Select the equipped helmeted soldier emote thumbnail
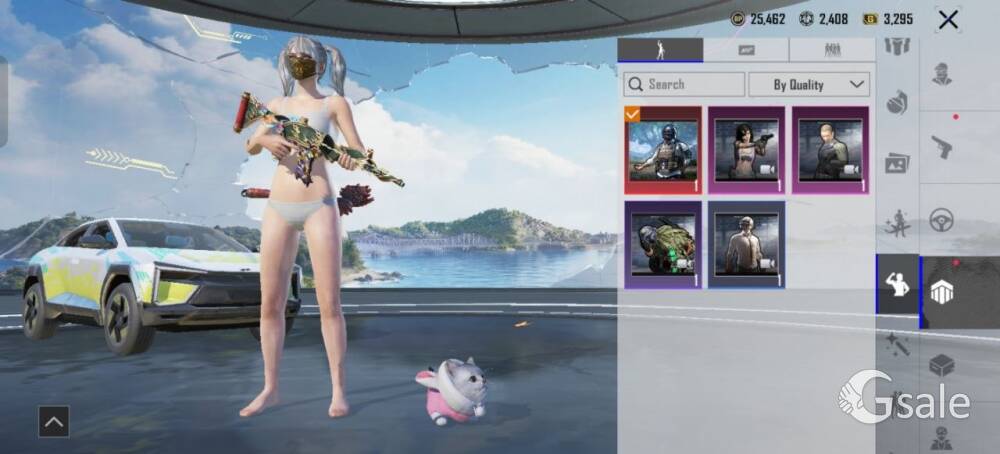Image resolution: width=1000 pixels, height=454 pixels. point(662,150)
